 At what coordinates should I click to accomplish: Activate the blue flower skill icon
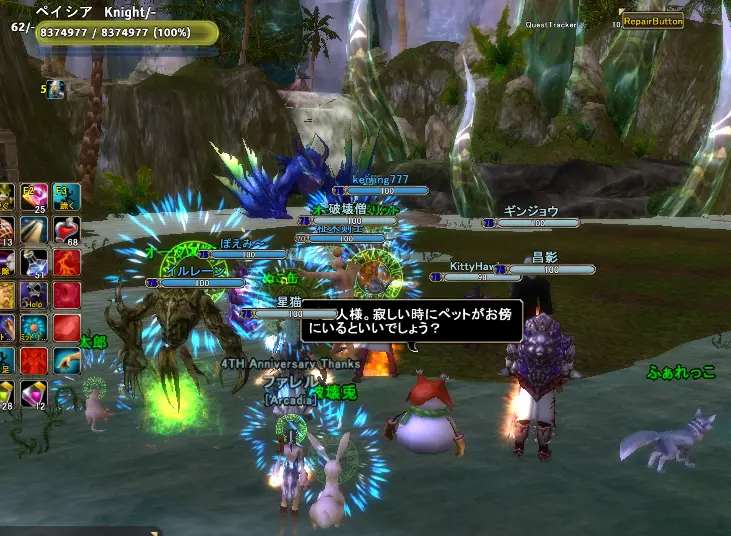(x=34, y=327)
